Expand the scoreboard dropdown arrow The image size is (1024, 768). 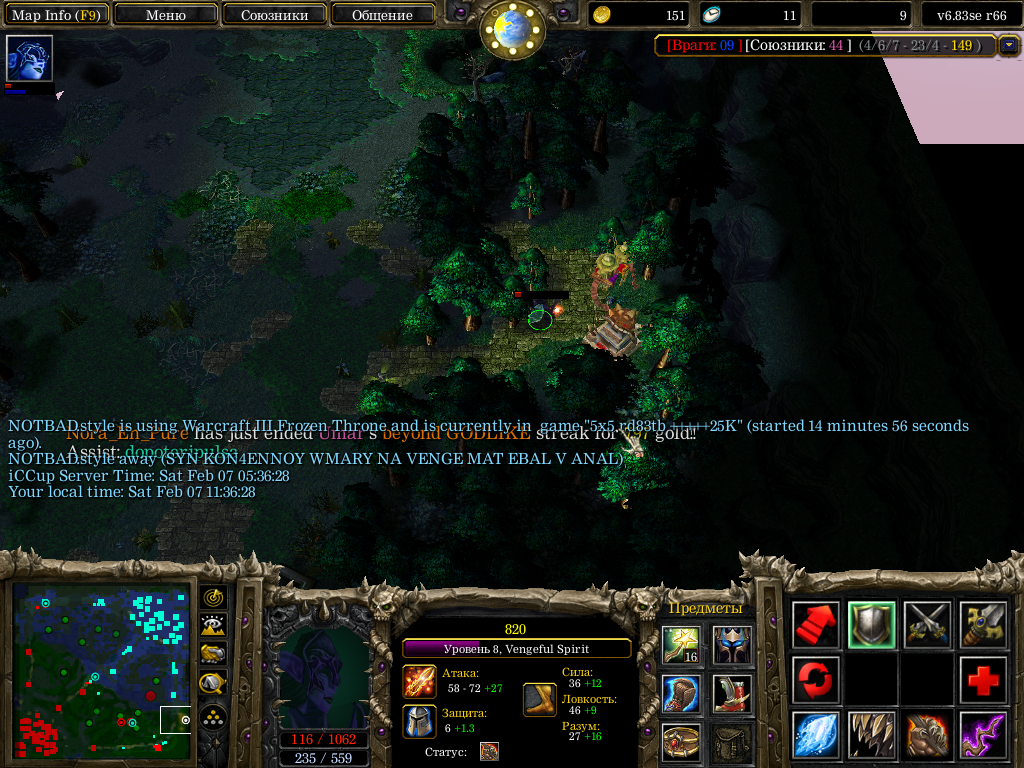tap(1009, 45)
